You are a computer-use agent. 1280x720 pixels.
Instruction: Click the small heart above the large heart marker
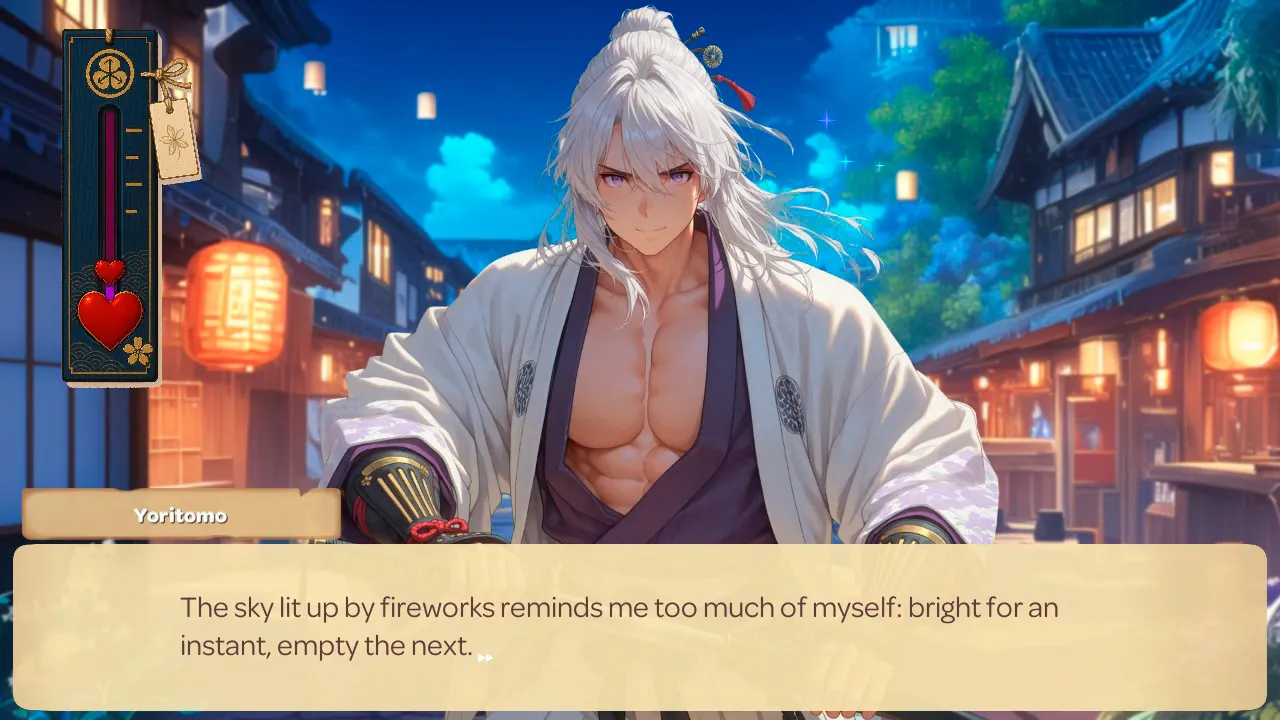click(x=109, y=271)
